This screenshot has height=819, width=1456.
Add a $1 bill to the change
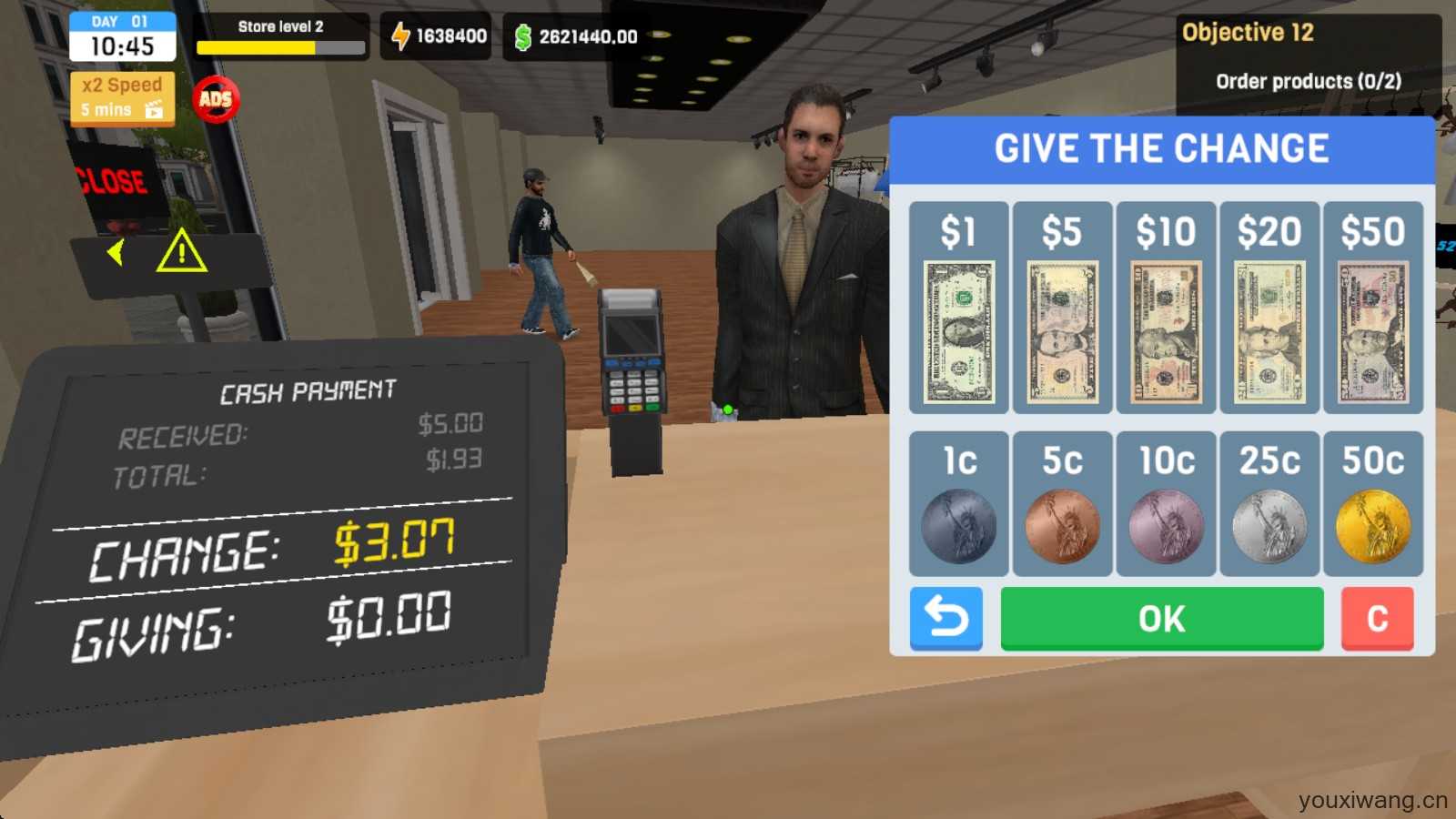pyautogui.click(x=958, y=308)
